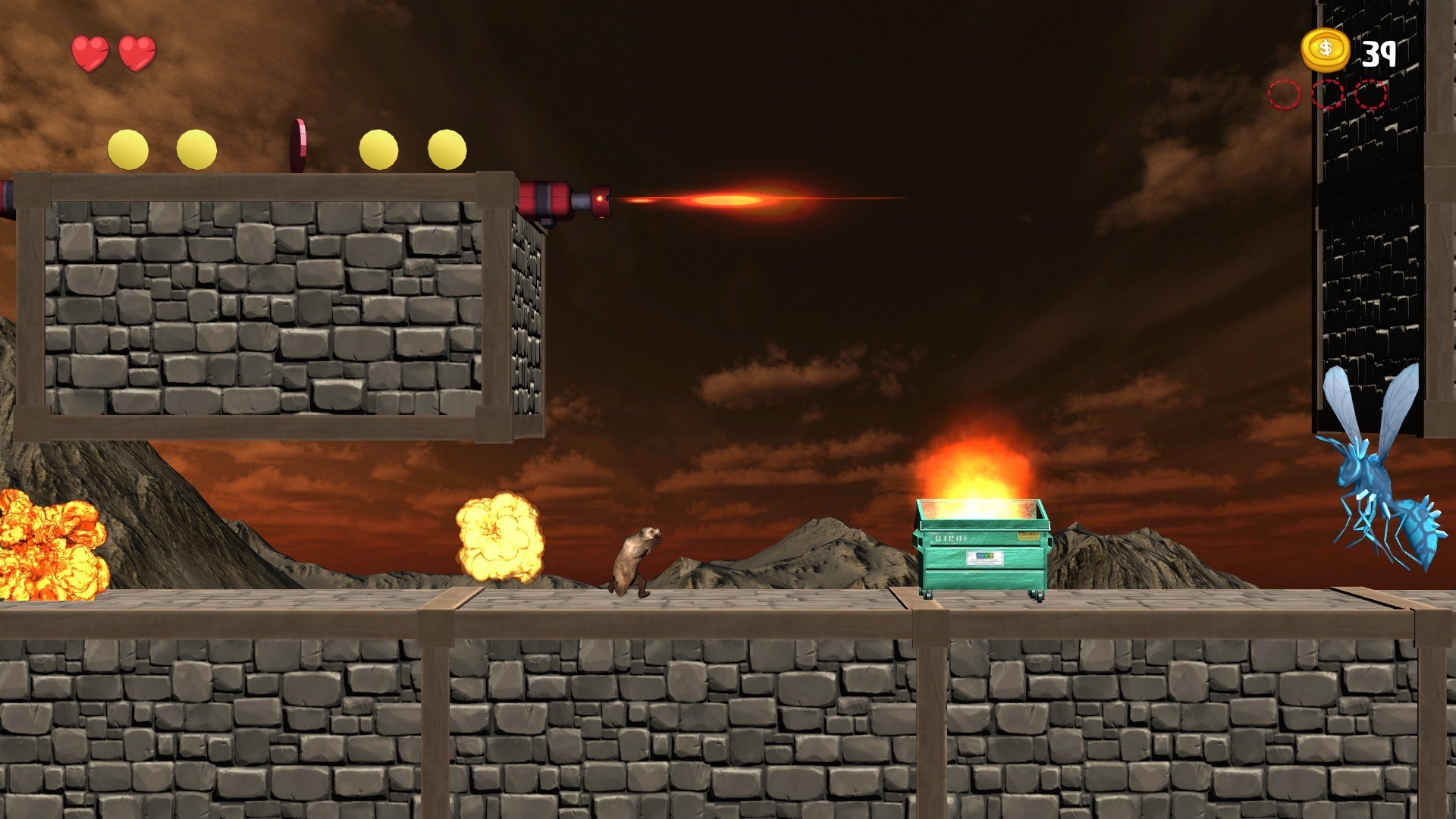
Task: Click the sideways-facing pink coin above the wall
Action: coord(297,146)
